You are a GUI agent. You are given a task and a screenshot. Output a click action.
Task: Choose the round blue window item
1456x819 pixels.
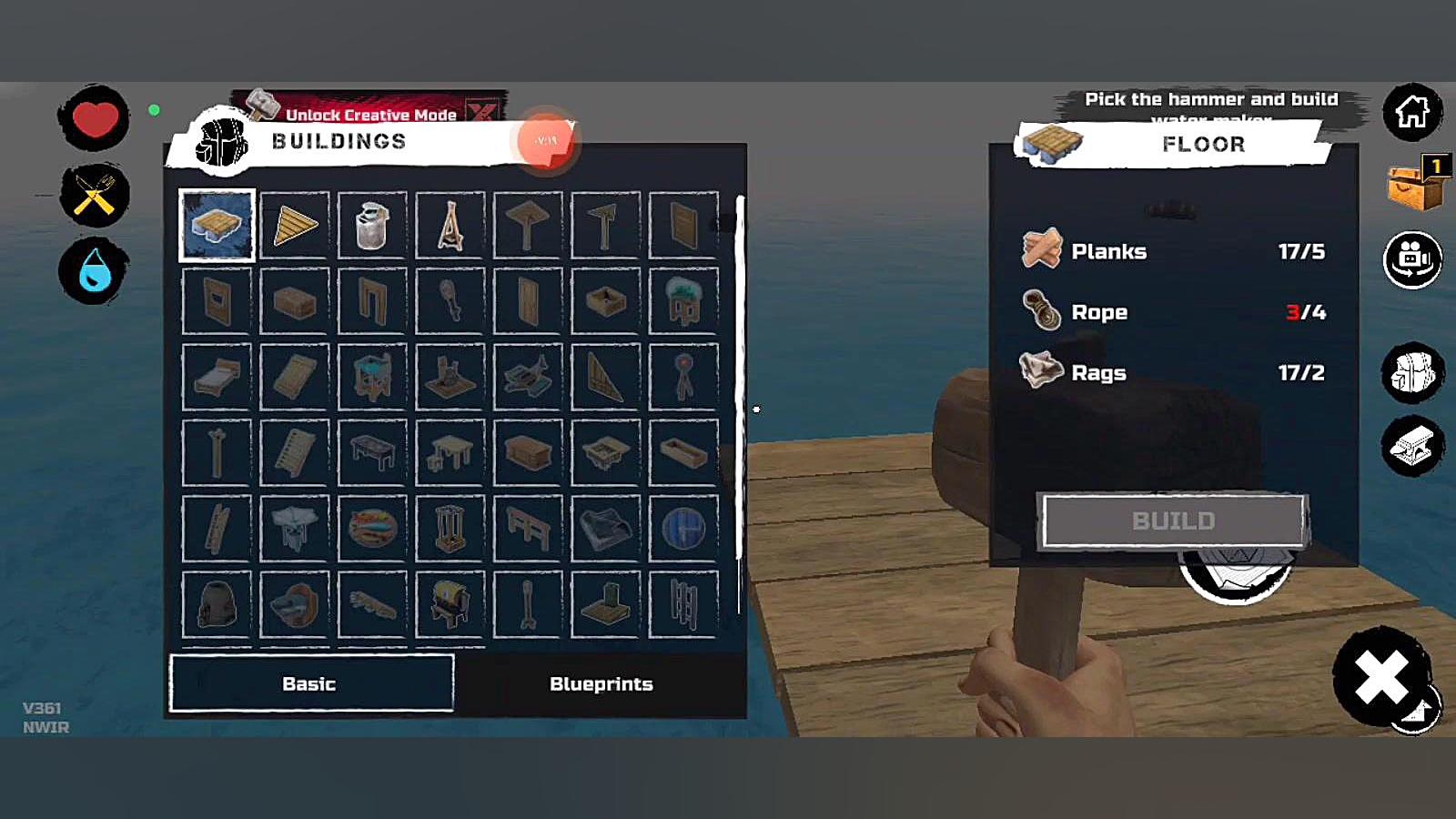(683, 528)
